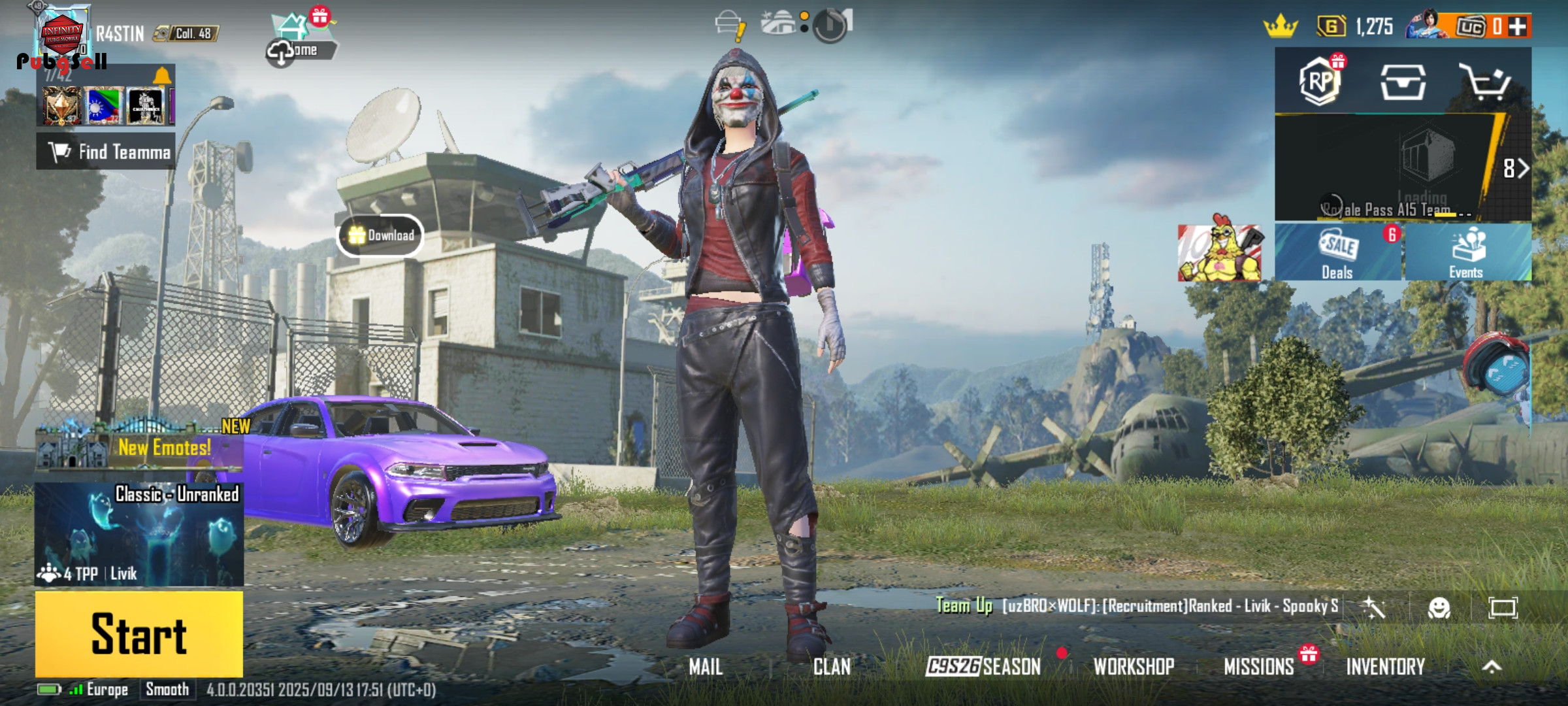Expand the bottom menu arrow
This screenshot has height=706, width=1568.
pyautogui.click(x=1492, y=667)
